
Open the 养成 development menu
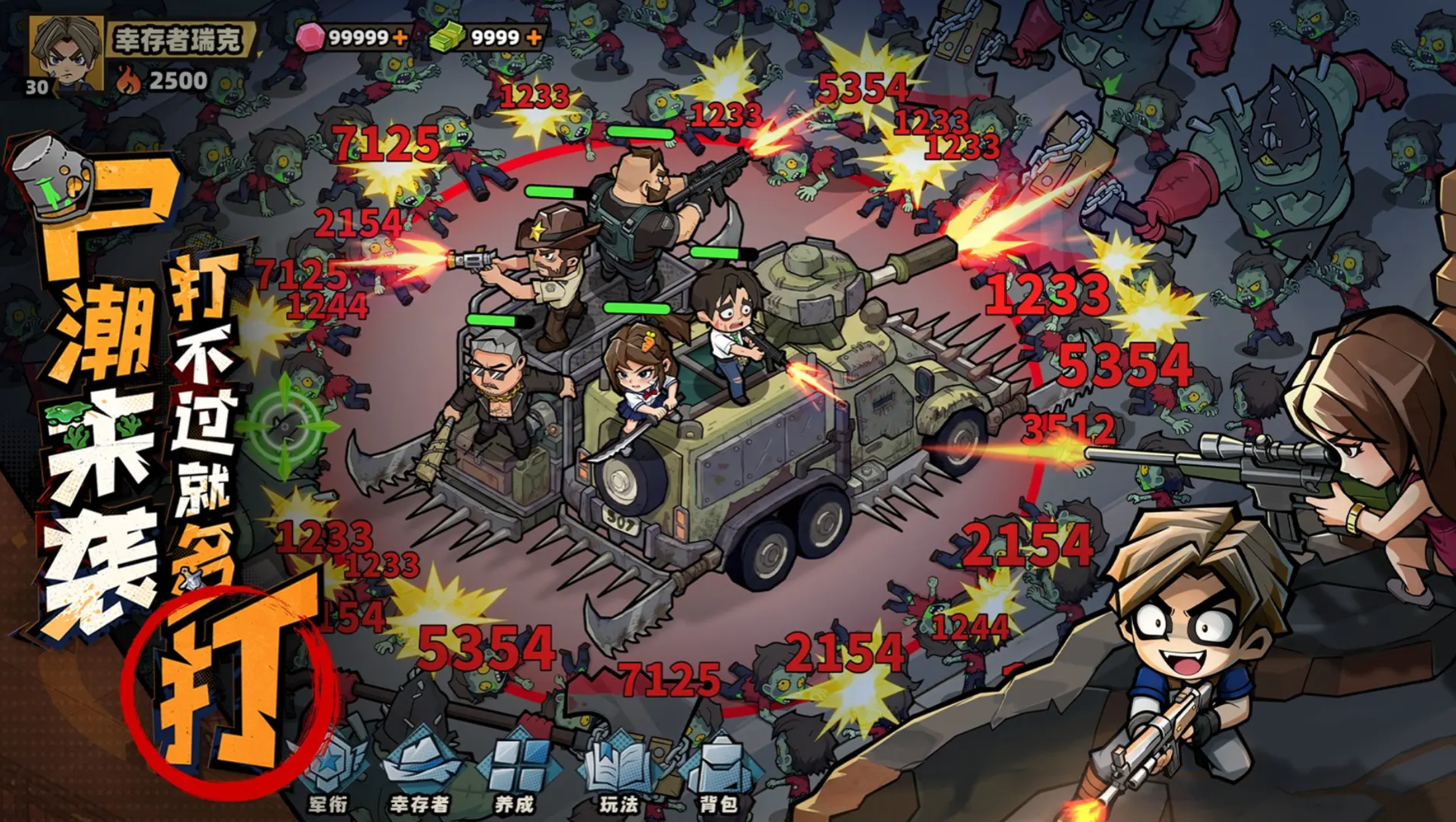tap(515, 773)
